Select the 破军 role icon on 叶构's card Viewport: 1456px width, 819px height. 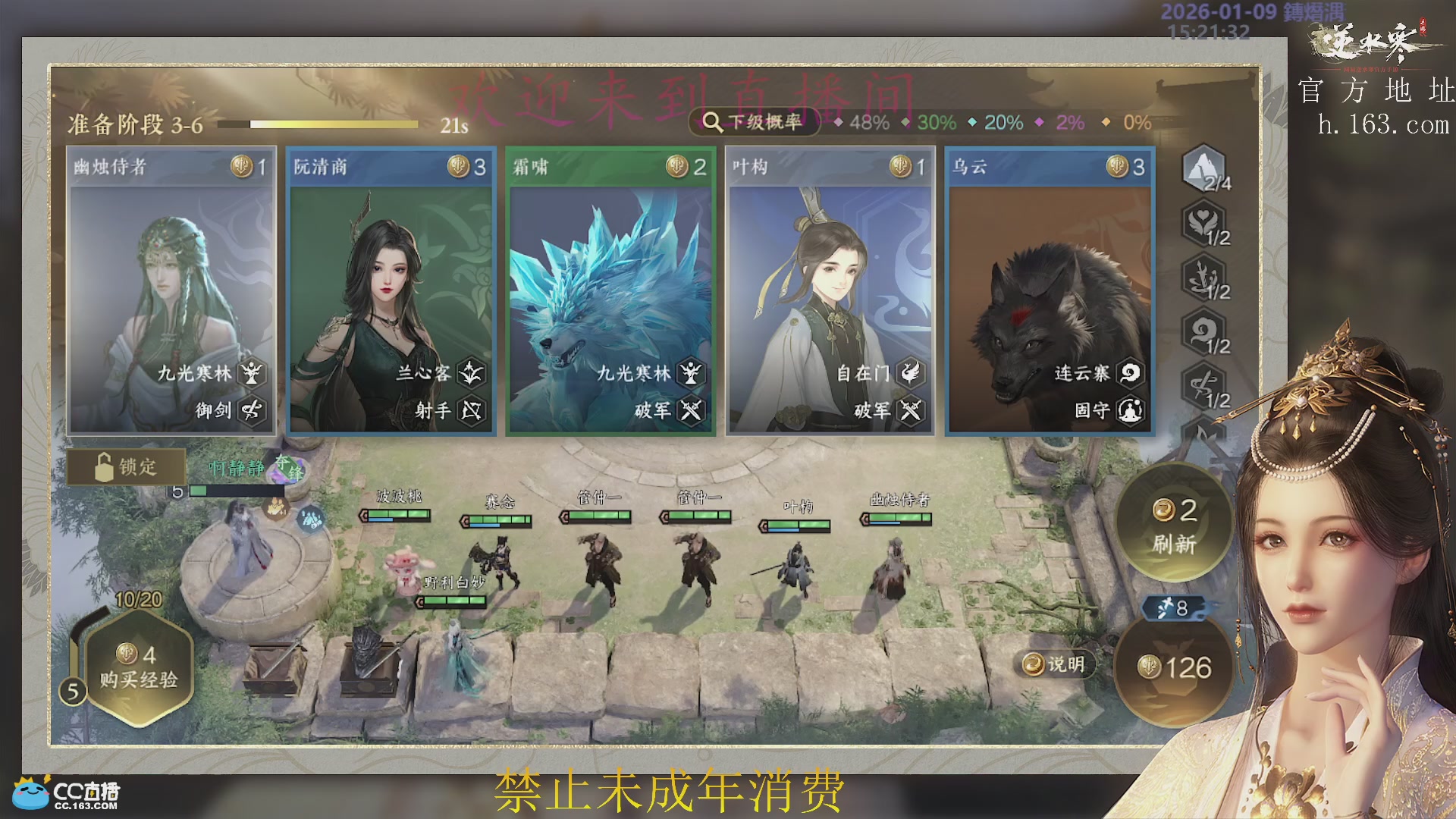912,409
